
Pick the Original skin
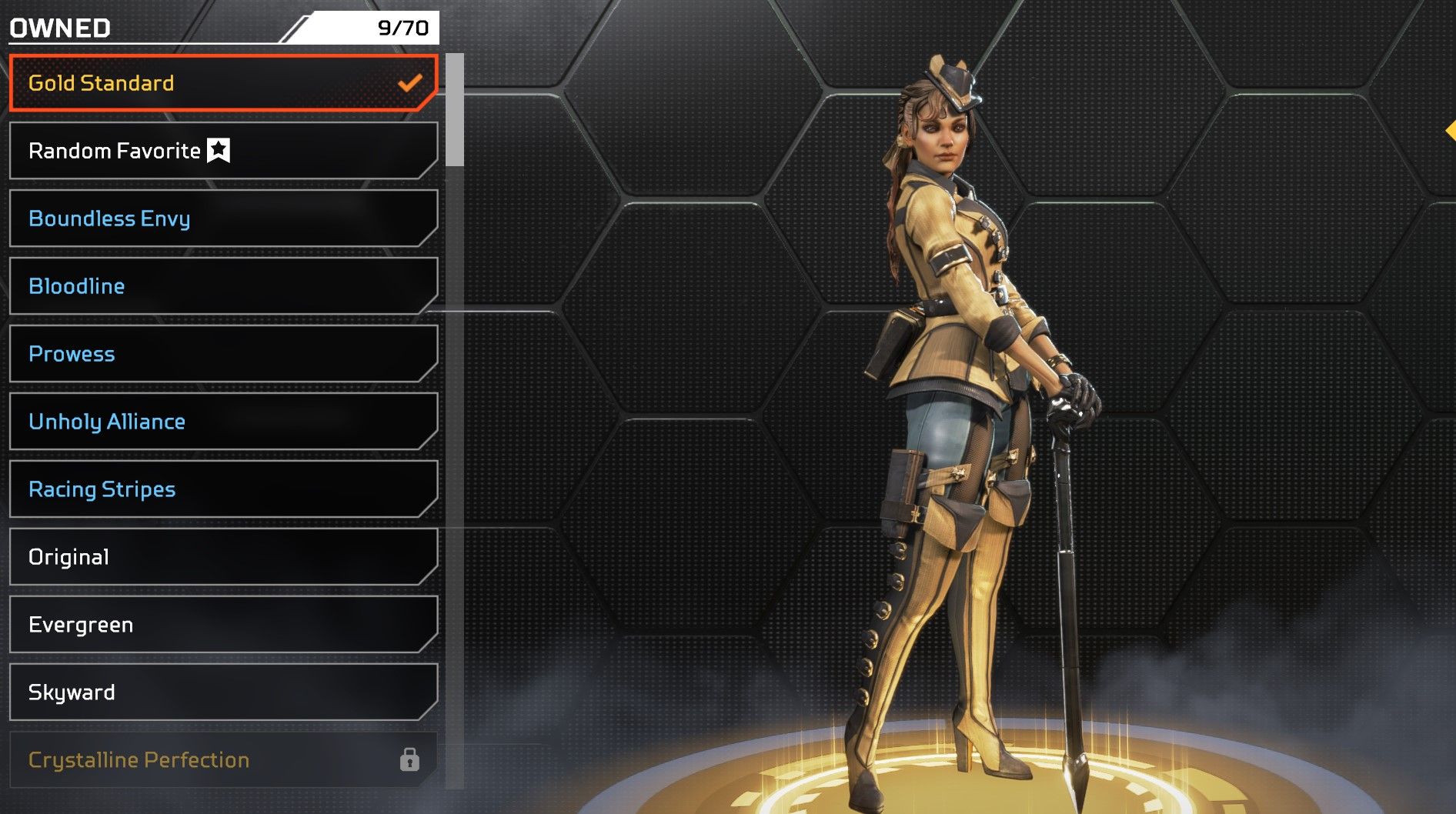(223, 557)
